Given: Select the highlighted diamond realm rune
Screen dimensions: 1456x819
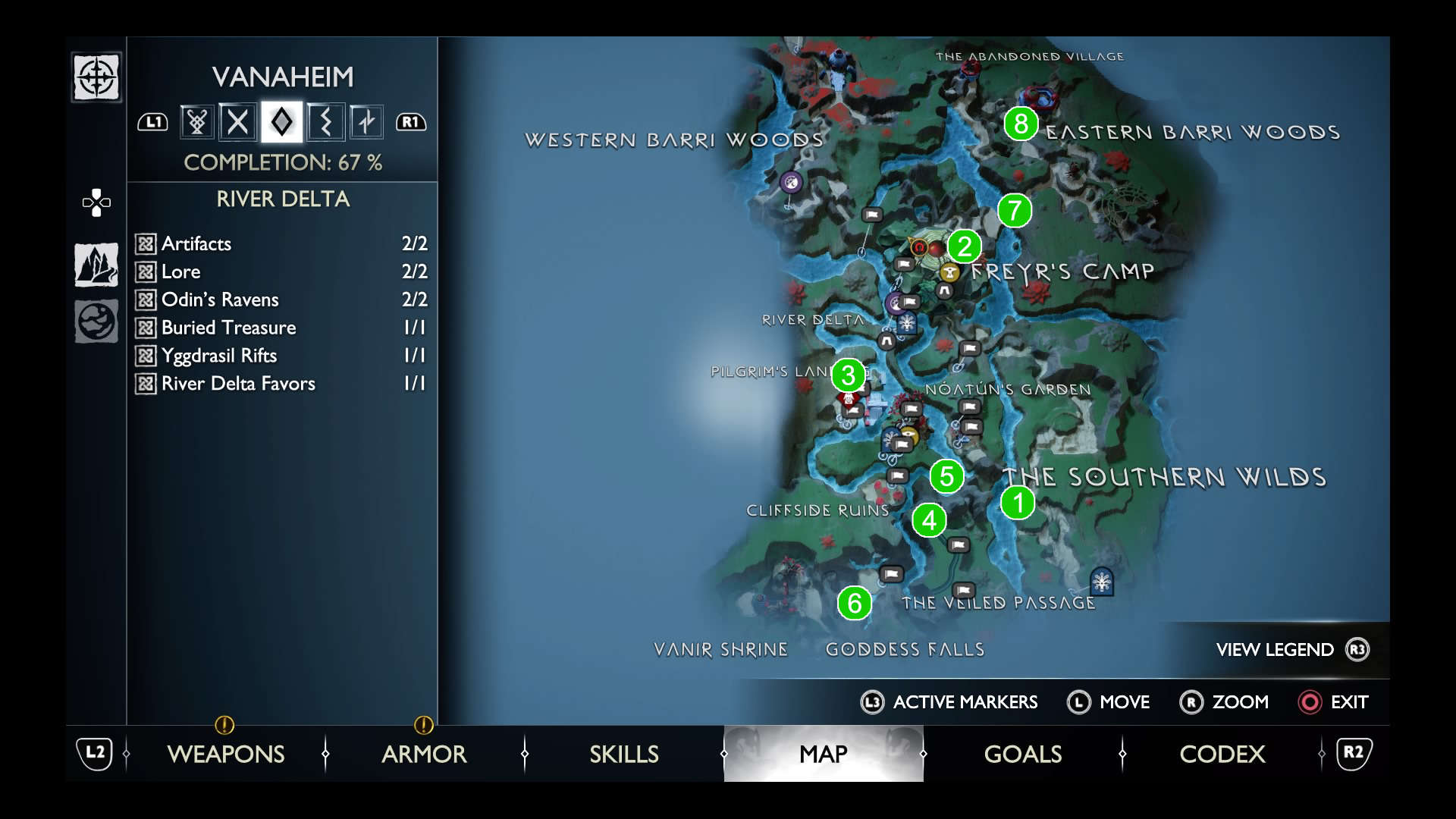Looking at the screenshot, I should [x=281, y=122].
